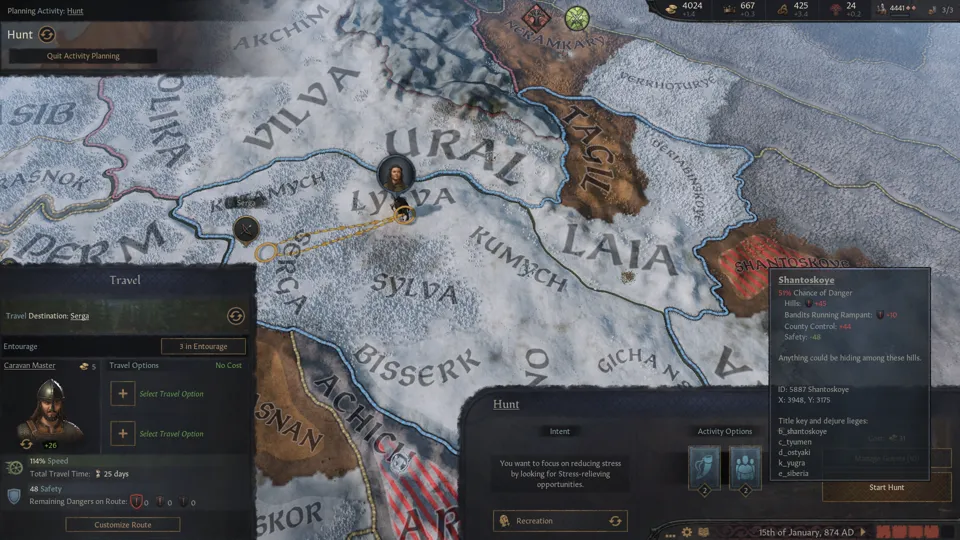Change the Serga travel destination
The height and width of the screenshot is (540, 960).
click(x=236, y=316)
